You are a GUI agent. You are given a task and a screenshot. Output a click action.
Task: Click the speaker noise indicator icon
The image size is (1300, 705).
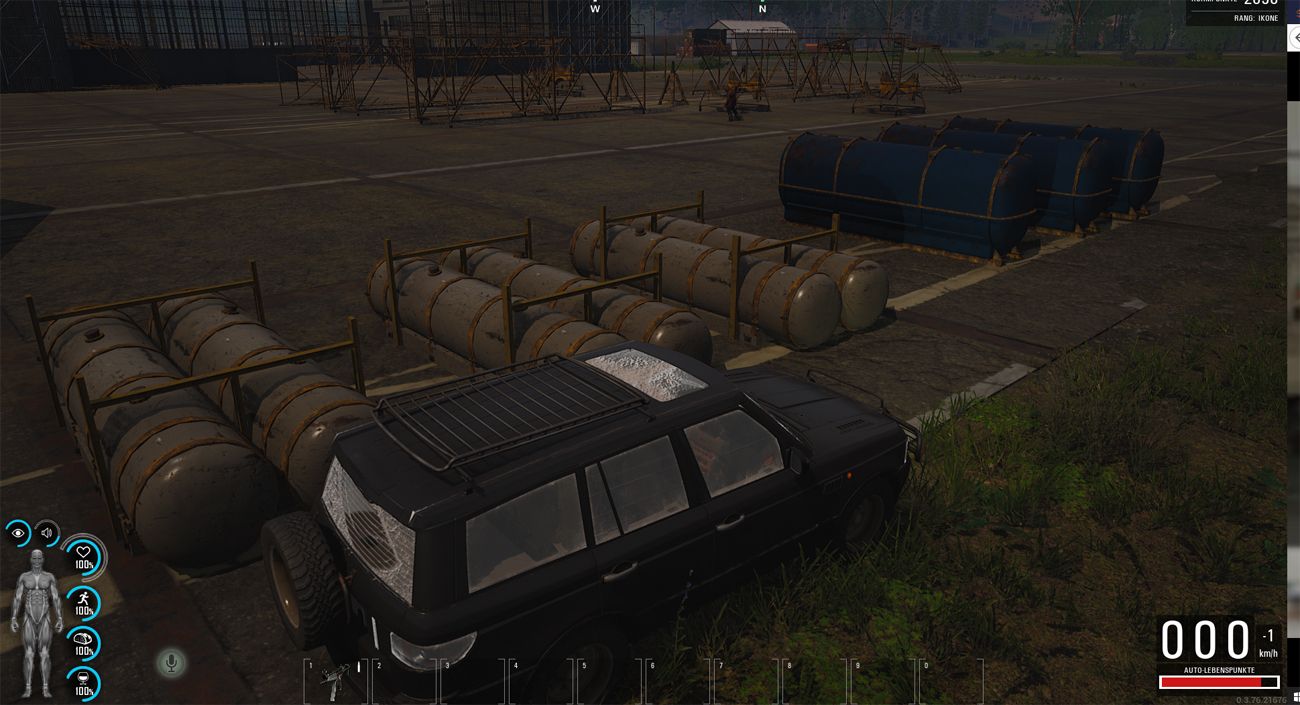click(47, 533)
